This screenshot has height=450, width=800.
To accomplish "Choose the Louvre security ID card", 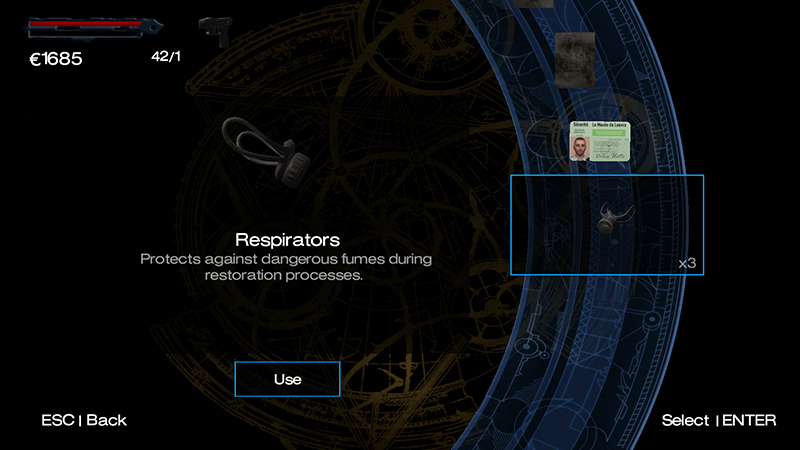I will coord(606,143).
